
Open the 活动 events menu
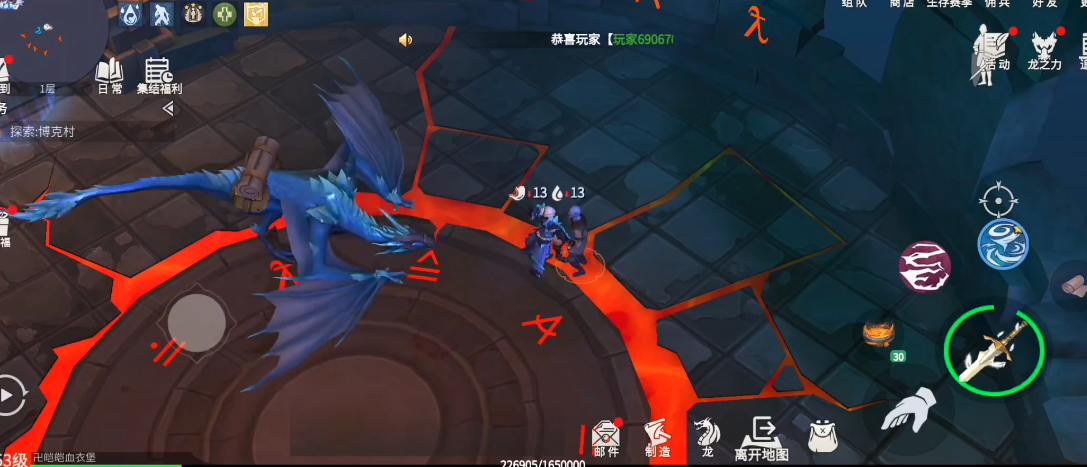click(x=992, y=49)
